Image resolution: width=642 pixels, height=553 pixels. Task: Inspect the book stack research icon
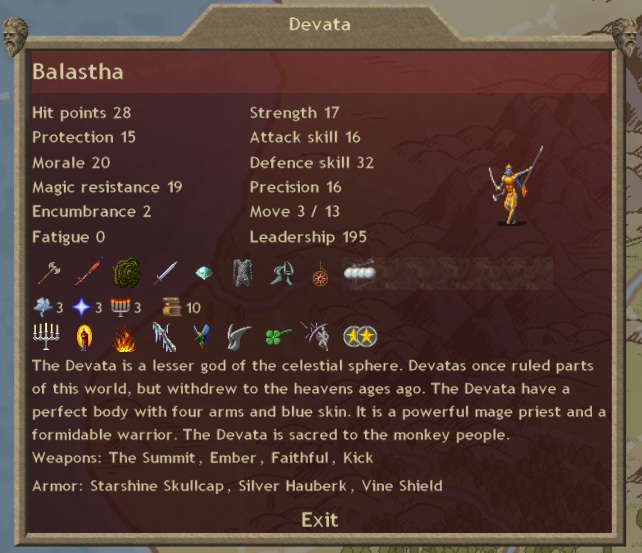[170, 307]
